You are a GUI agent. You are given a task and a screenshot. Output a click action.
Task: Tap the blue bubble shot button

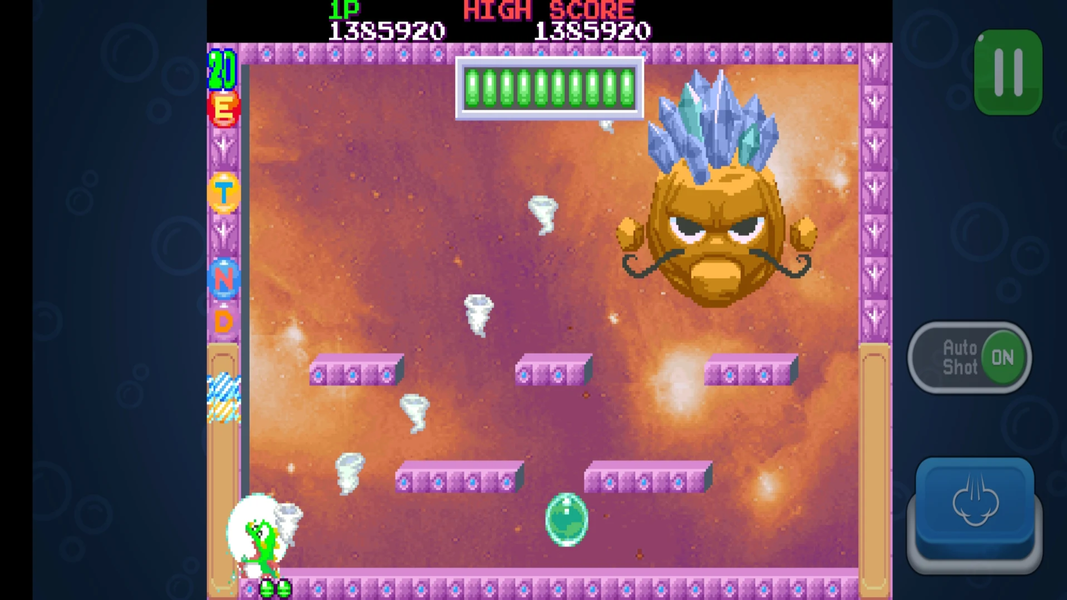pyautogui.click(x=974, y=505)
